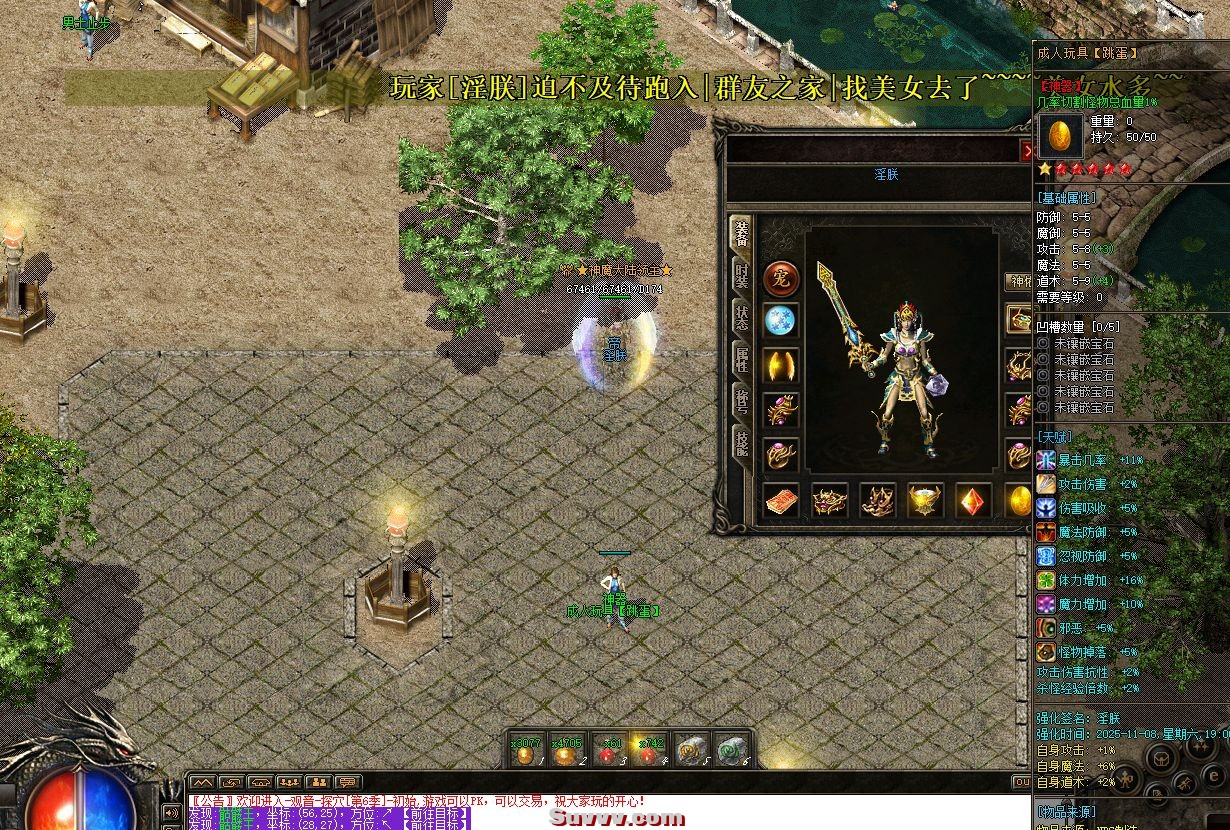Click the round red 宠 pet button
1230x830 pixels.
click(x=781, y=279)
